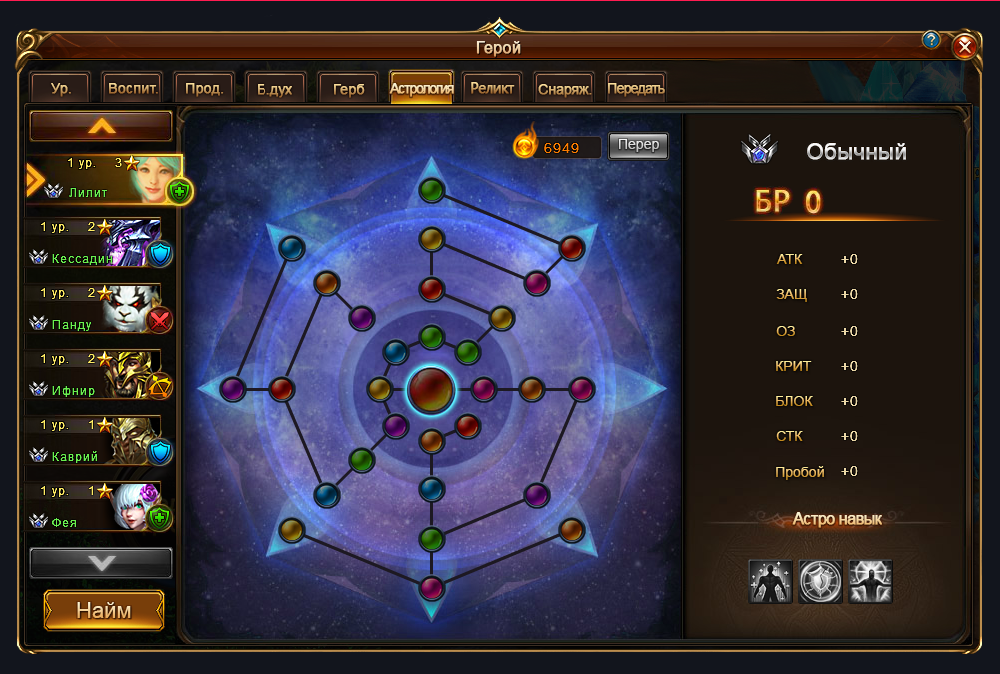This screenshot has height=674, width=1000.
Task: Choose the hero Панду
Action: (x=95, y=309)
